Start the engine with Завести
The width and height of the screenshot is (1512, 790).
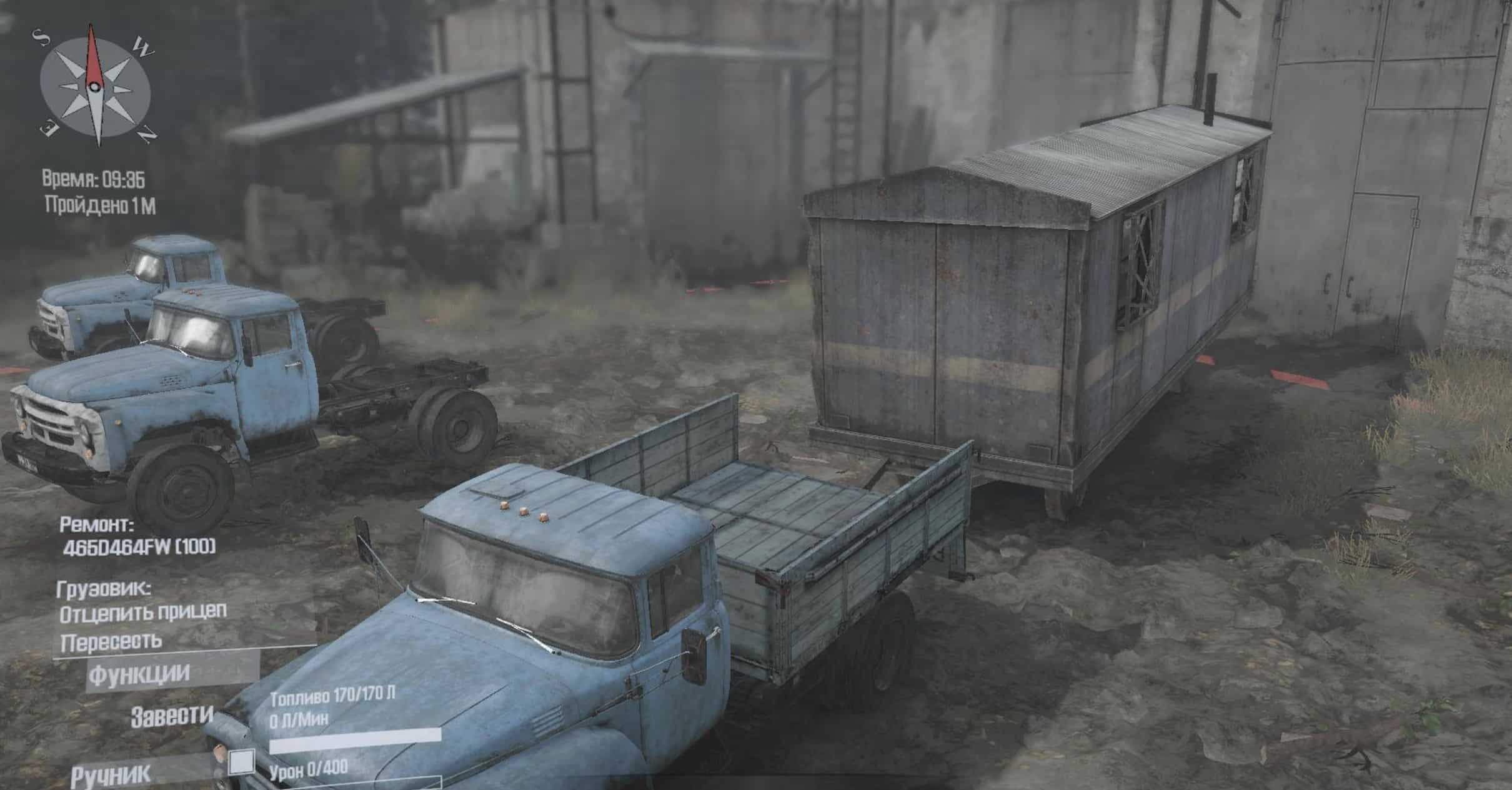[171, 716]
